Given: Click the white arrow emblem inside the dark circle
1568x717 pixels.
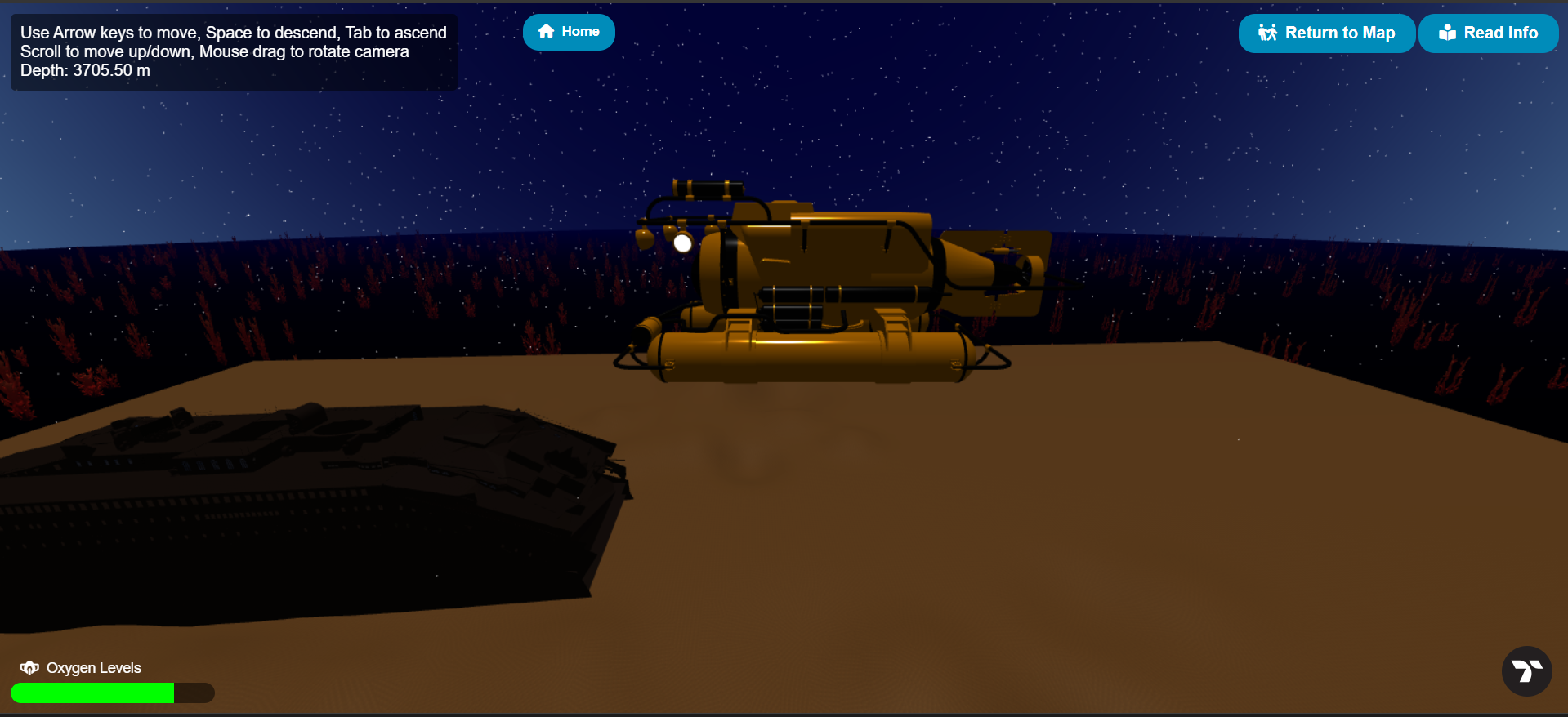Looking at the screenshot, I should [x=1526, y=671].
